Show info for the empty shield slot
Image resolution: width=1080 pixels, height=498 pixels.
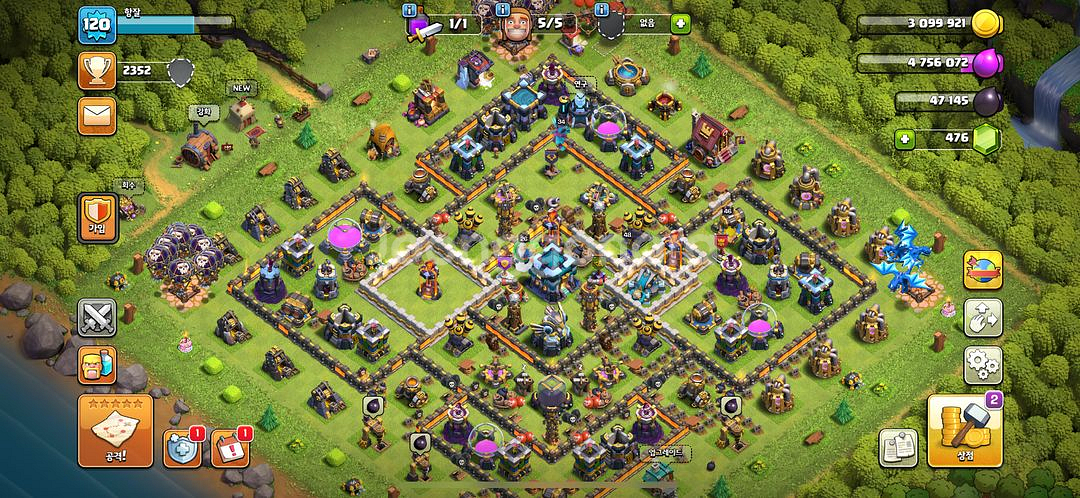(x=602, y=10)
